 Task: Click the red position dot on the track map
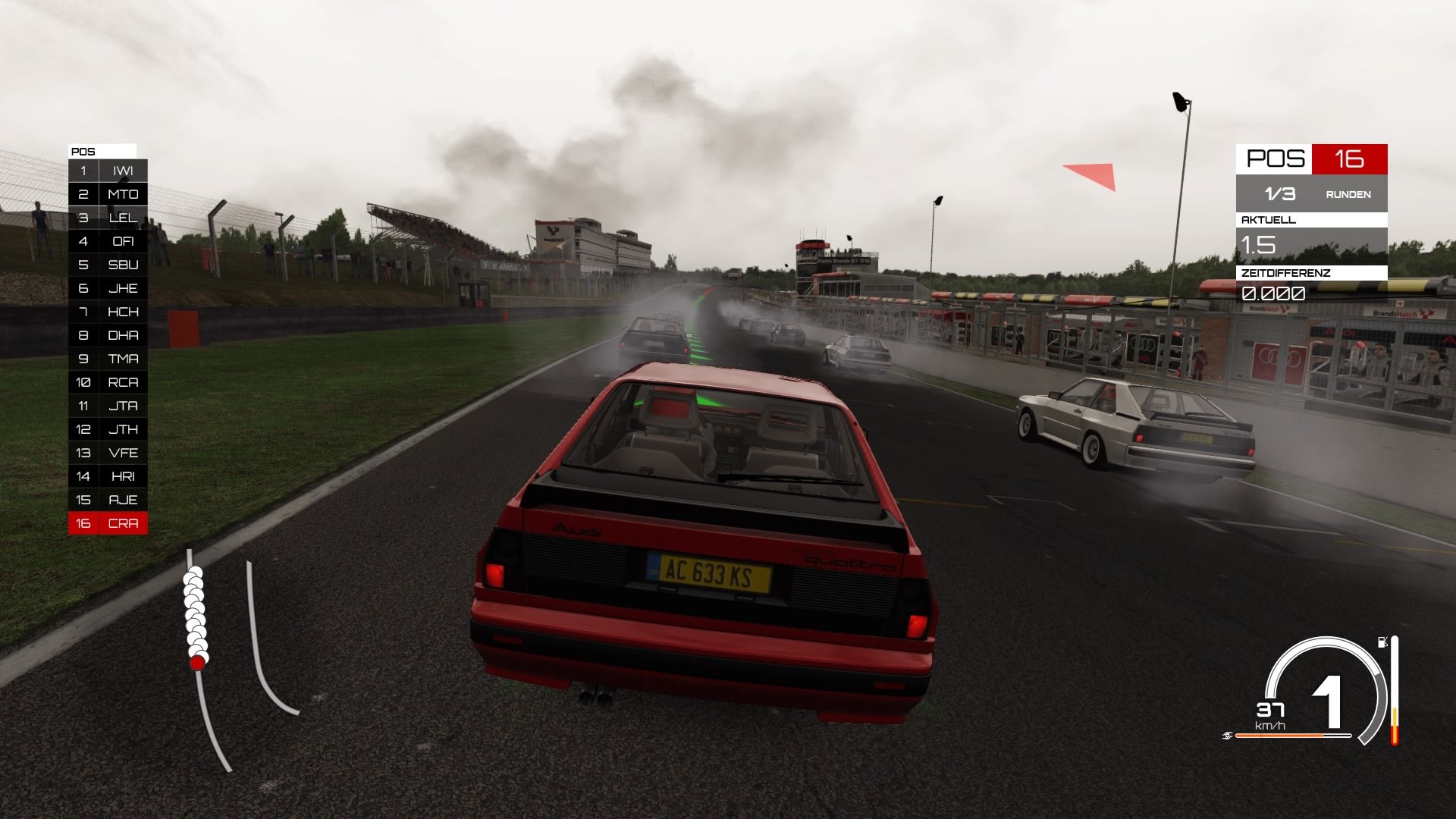click(x=197, y=662)
